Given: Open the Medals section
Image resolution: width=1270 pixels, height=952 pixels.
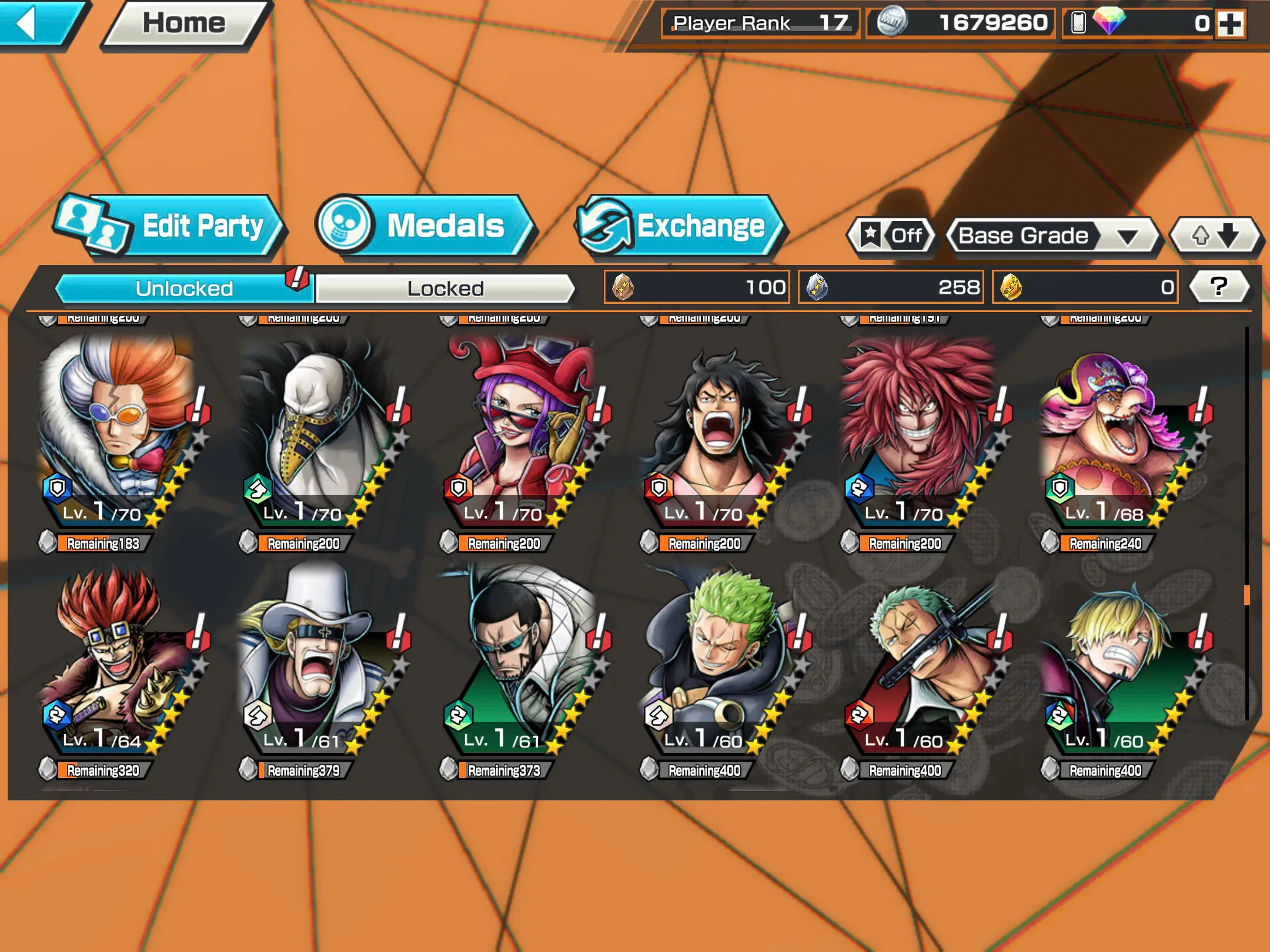Looking at the screenshot, I should tap(423, 227).
